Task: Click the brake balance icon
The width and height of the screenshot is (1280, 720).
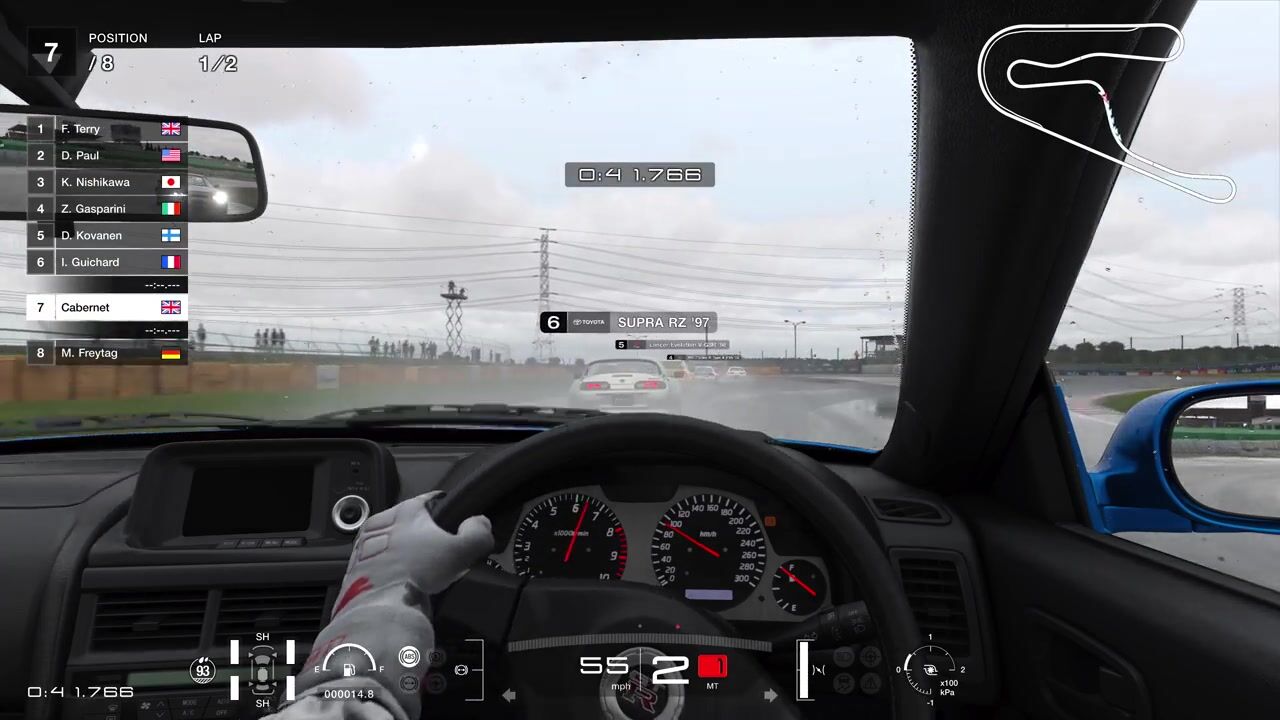Action: (461, 669)
